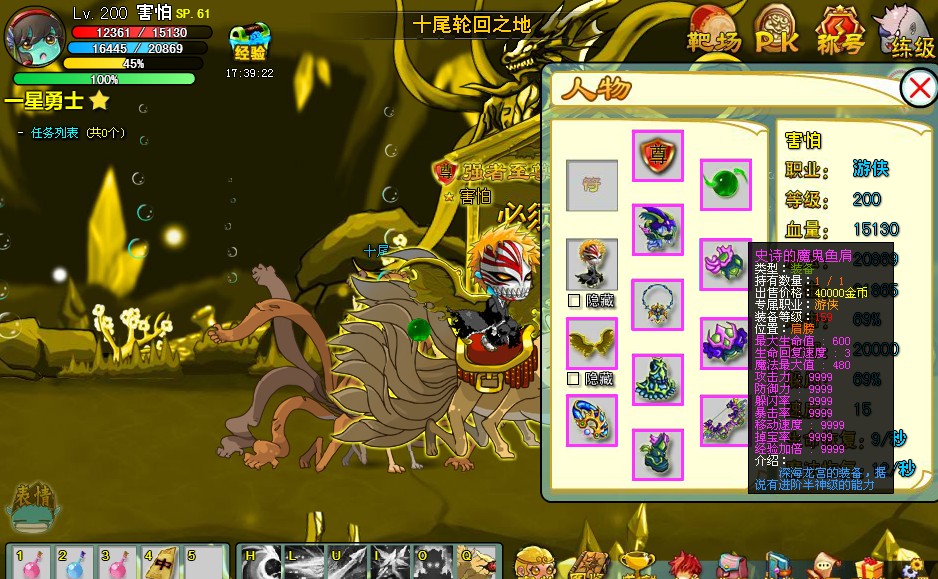Open the 称号 title menu
This screenshot has width=938, height=579.
(x=840, y=29)
